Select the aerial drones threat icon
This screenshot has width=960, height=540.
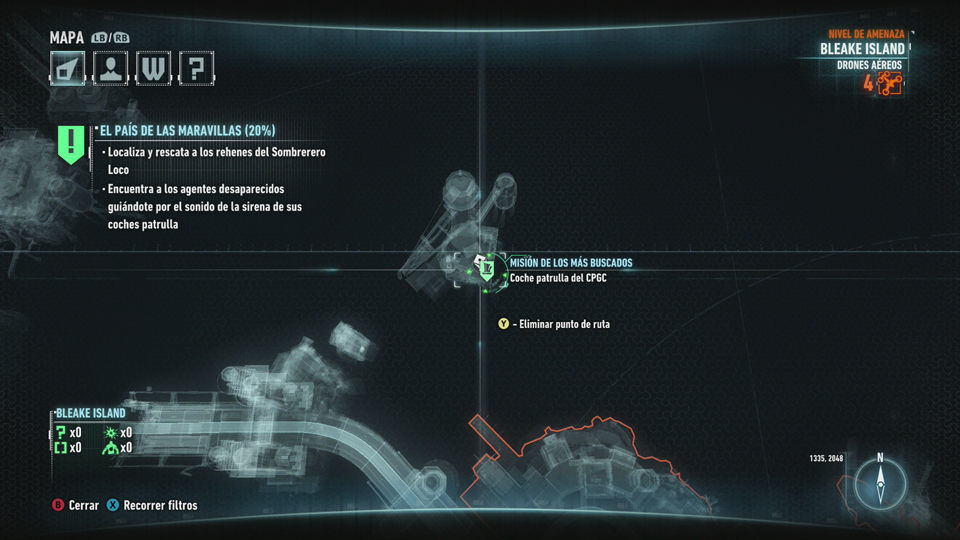pyautogui.click(x=890, y=83)
